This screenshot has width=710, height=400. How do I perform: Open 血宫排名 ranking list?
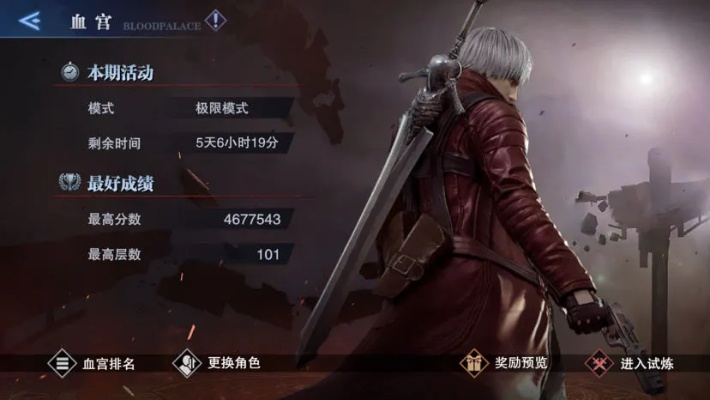[93, 363]
